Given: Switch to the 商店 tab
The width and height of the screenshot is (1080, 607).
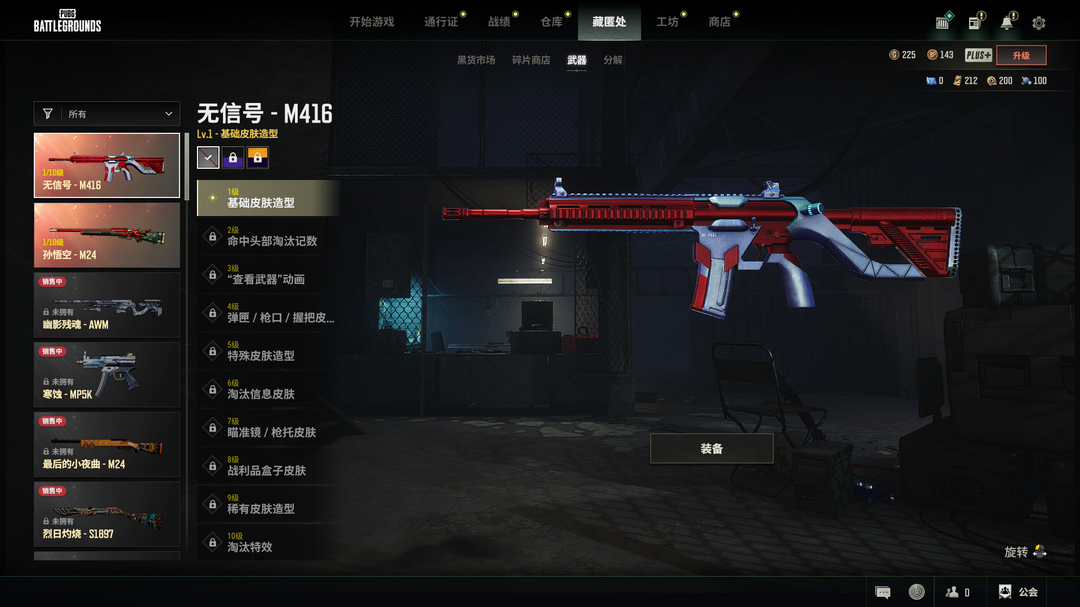Looking at the screenshot, I should [719, 22].
